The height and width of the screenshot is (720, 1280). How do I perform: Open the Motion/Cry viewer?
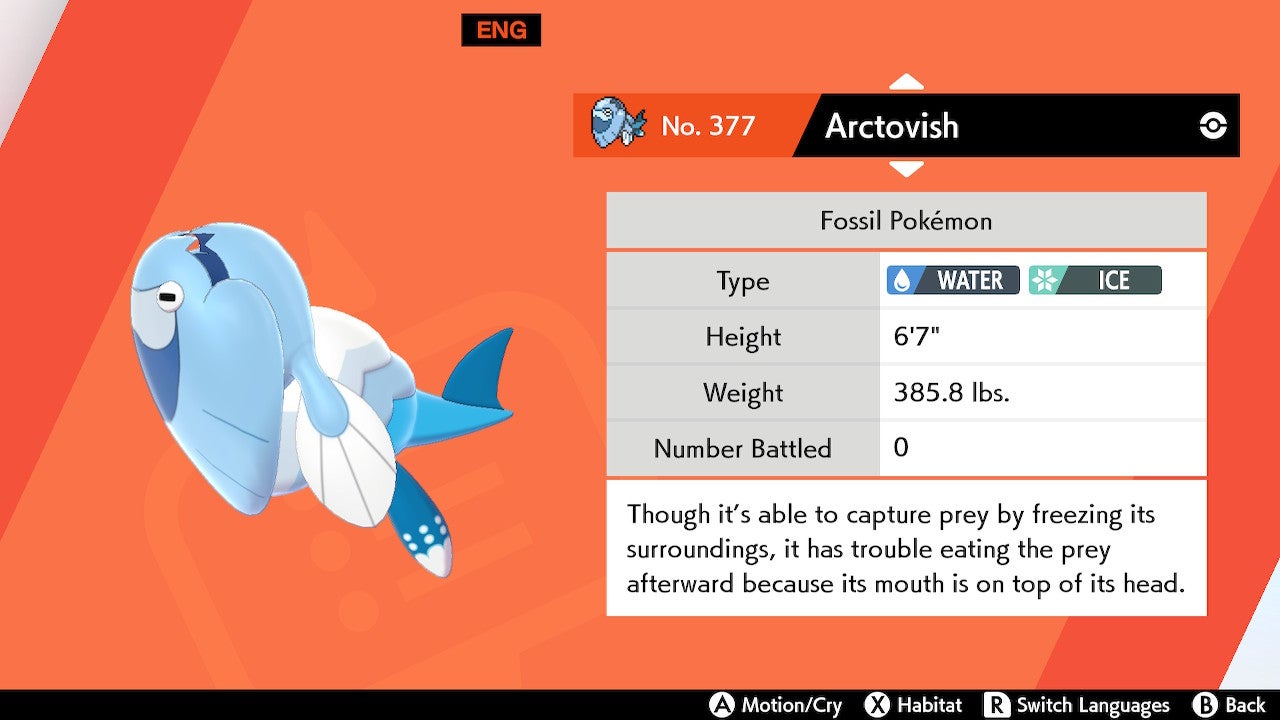pos(776,705)
